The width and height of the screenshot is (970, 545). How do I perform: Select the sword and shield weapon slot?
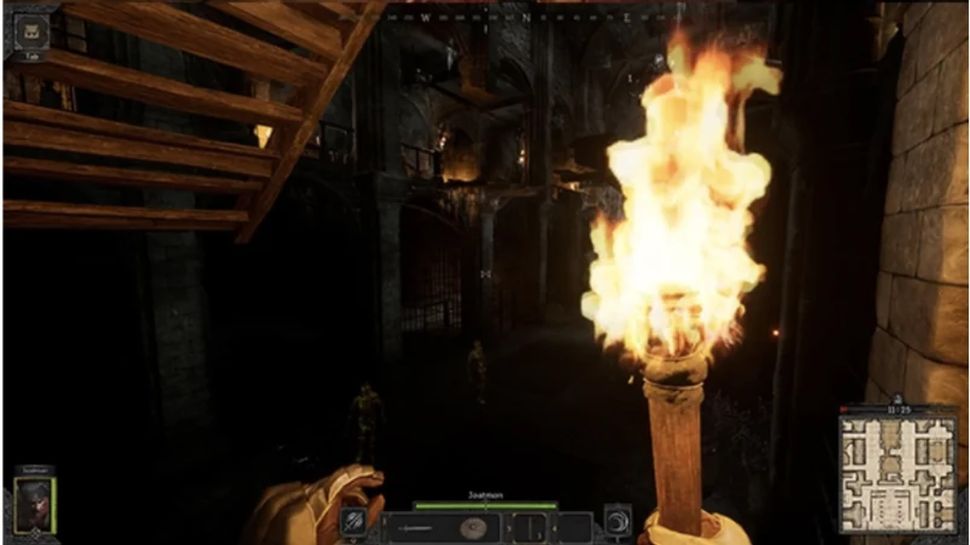click(440, 526)
